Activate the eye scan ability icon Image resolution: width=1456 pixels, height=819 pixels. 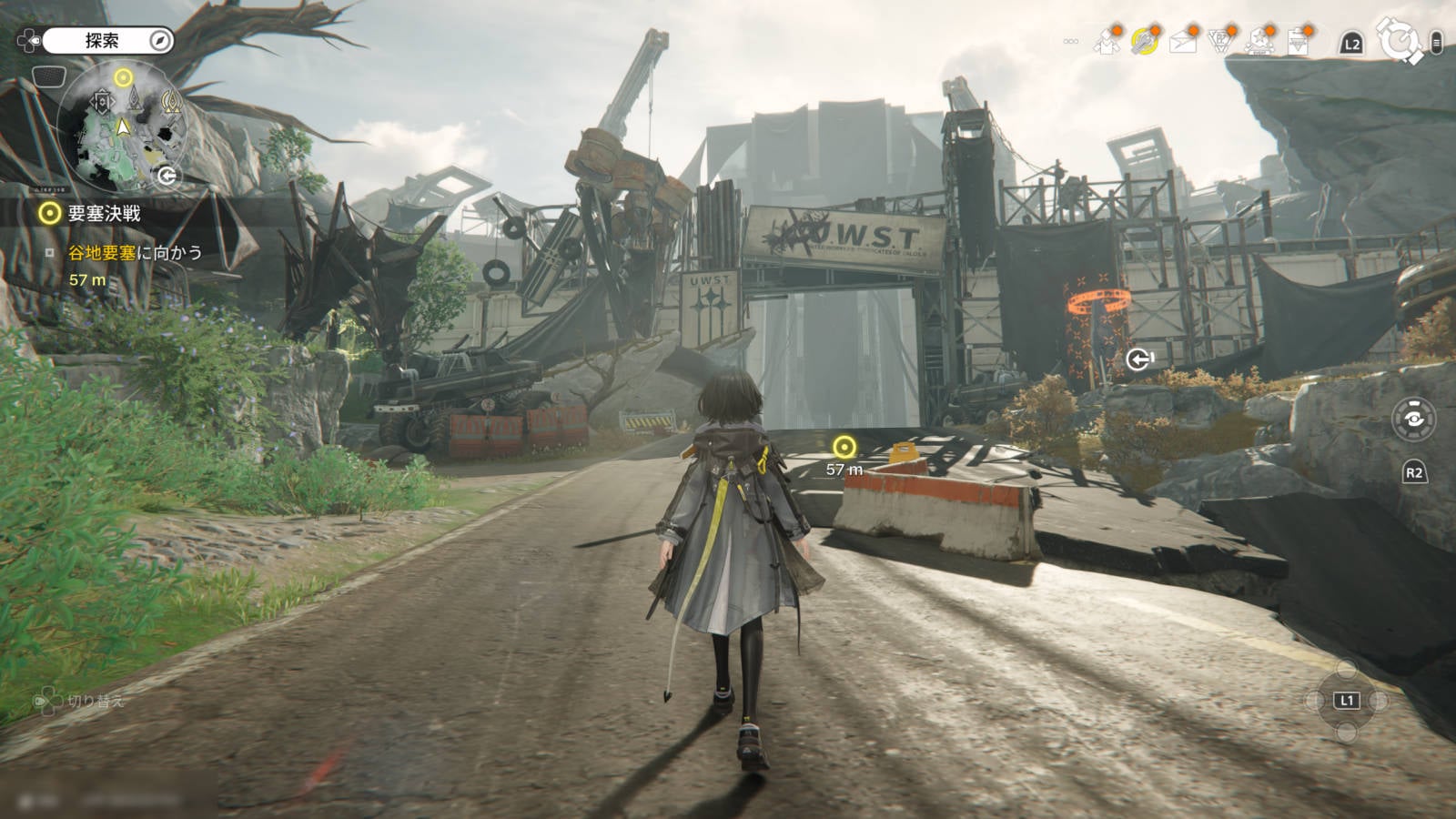1413,420
